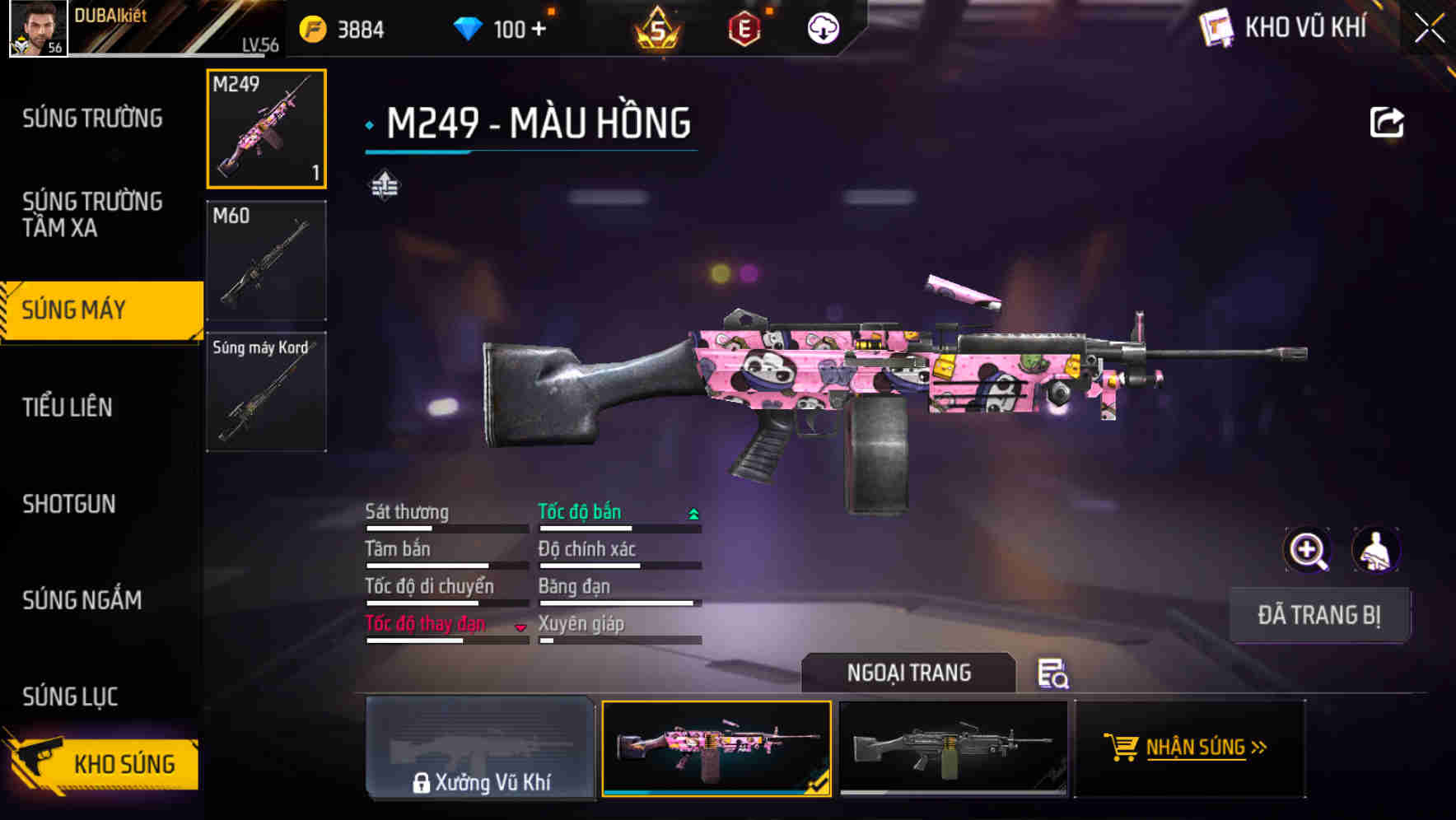The width and height of the screenshot is (1456, 820).
Task: Select the Shotgun weapon category
Action: pos(69,504)
